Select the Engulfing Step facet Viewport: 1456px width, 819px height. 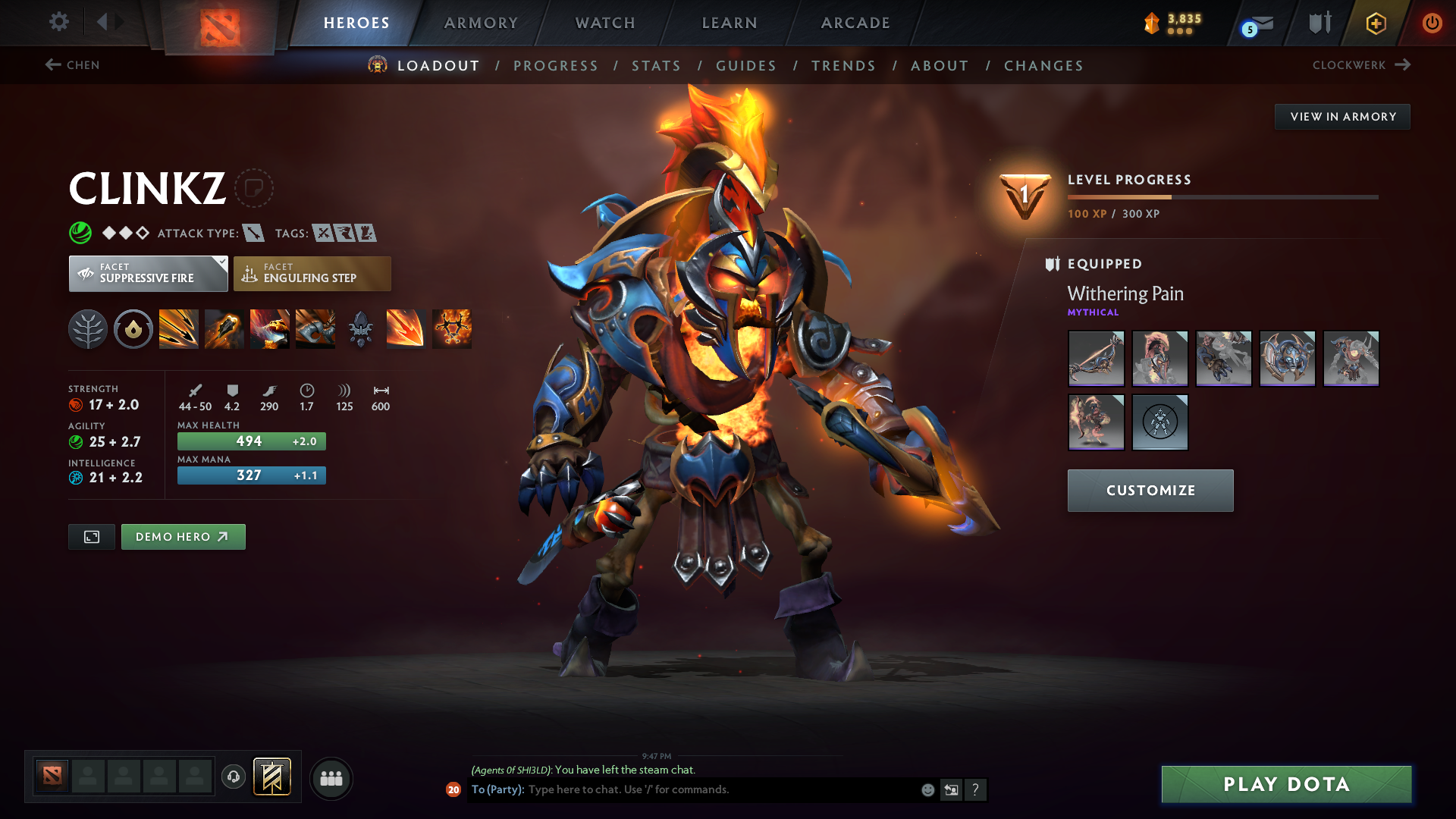tap(312, 273)
